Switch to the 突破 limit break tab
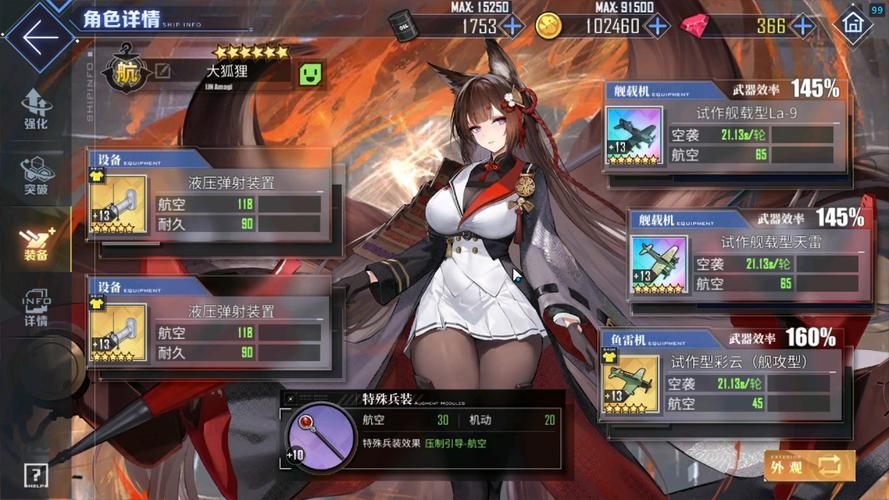 (36, 177)
